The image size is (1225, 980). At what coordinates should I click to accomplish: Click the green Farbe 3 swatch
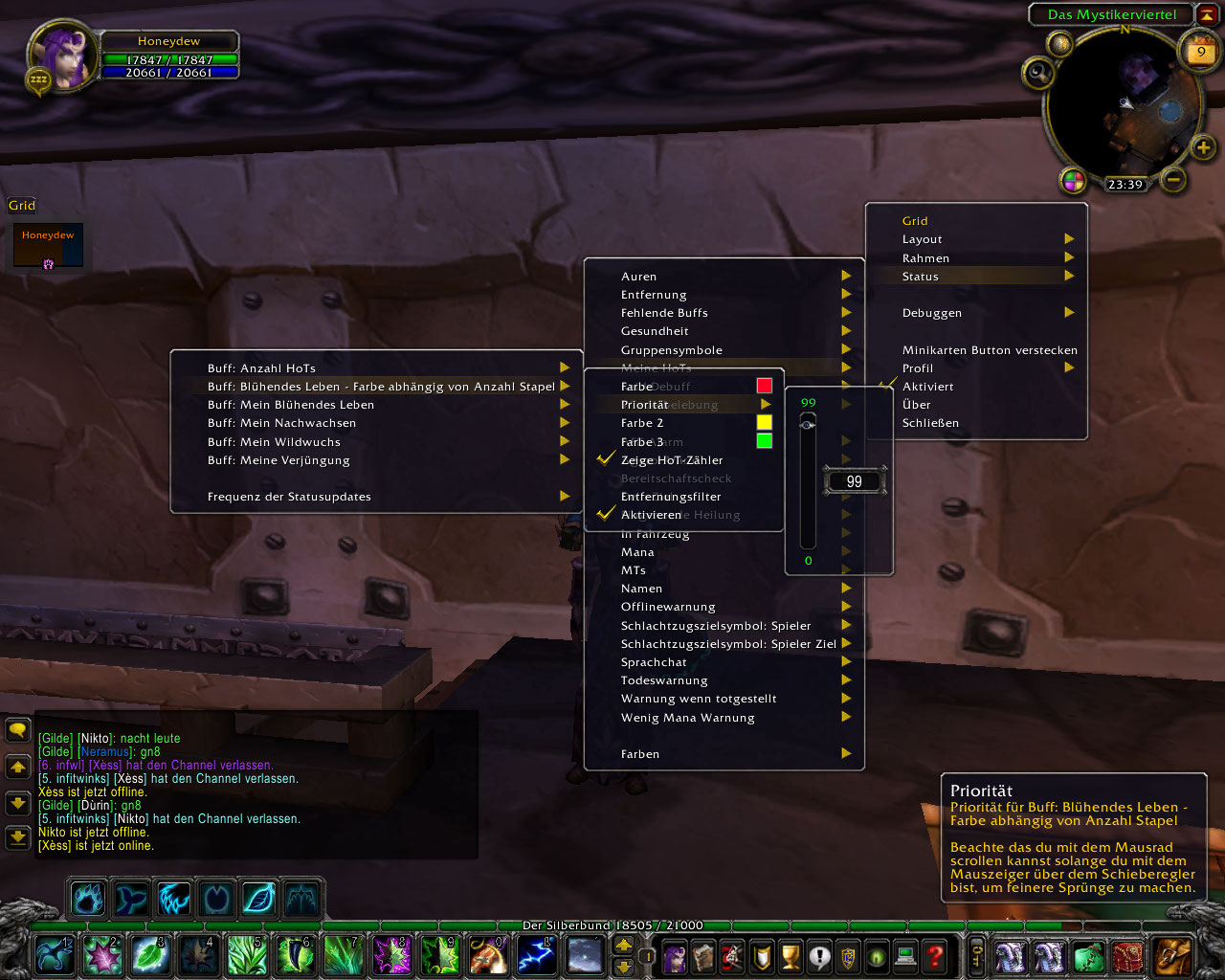point(764,441)
